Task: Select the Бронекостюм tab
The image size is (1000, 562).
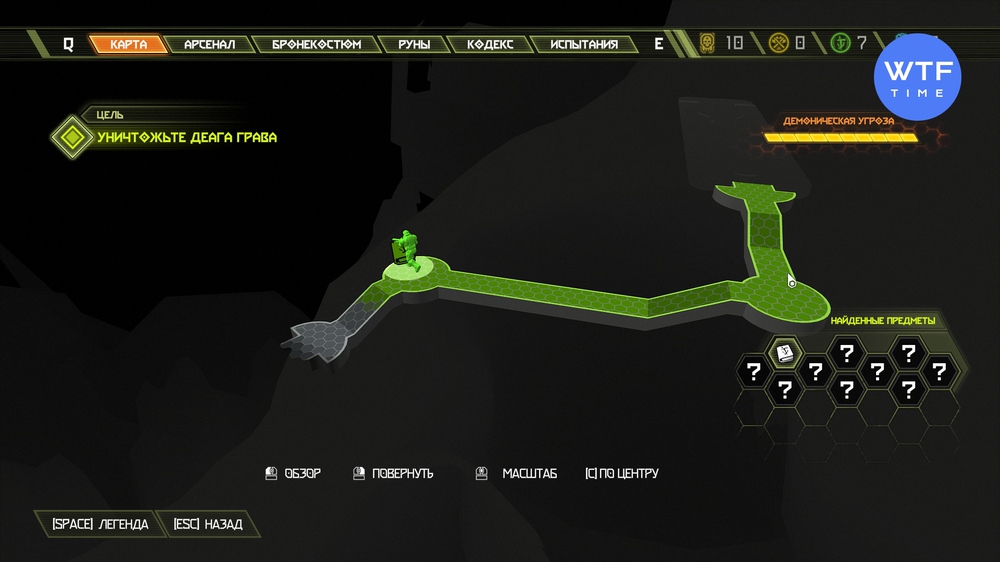Action: 316,44
